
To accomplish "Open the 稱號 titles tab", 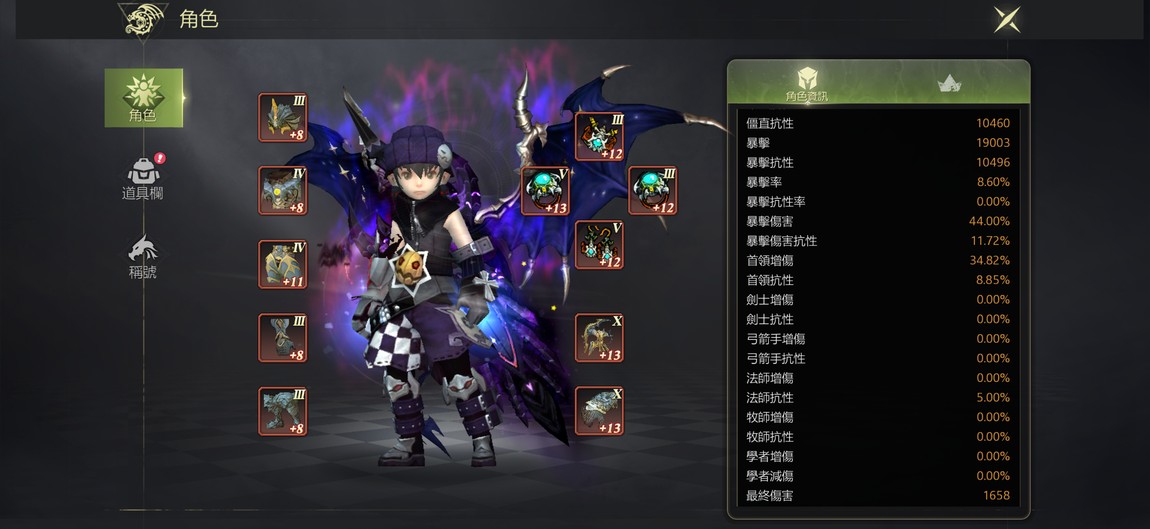I will coord(143,258).
